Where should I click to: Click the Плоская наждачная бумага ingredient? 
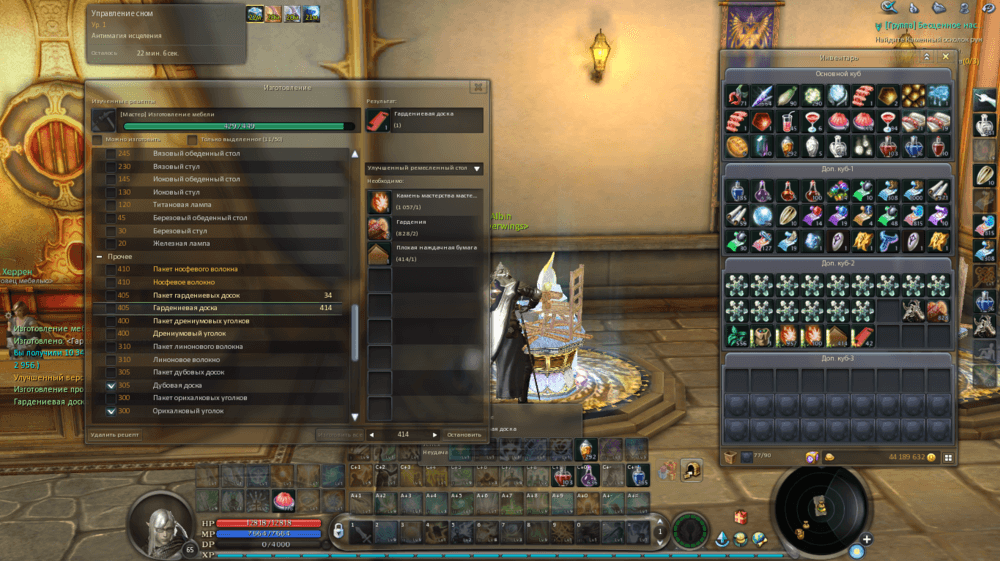pos(380,251)
